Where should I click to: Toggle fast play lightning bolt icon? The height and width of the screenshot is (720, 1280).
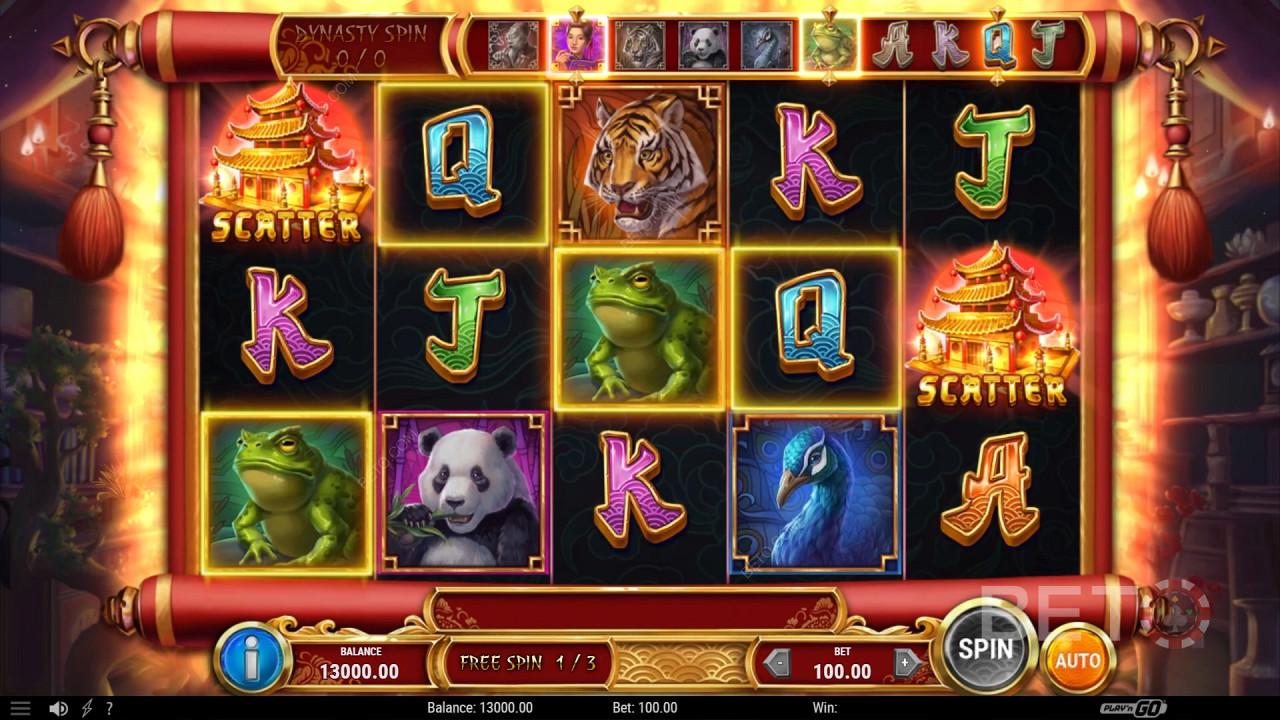coord(87,708)
